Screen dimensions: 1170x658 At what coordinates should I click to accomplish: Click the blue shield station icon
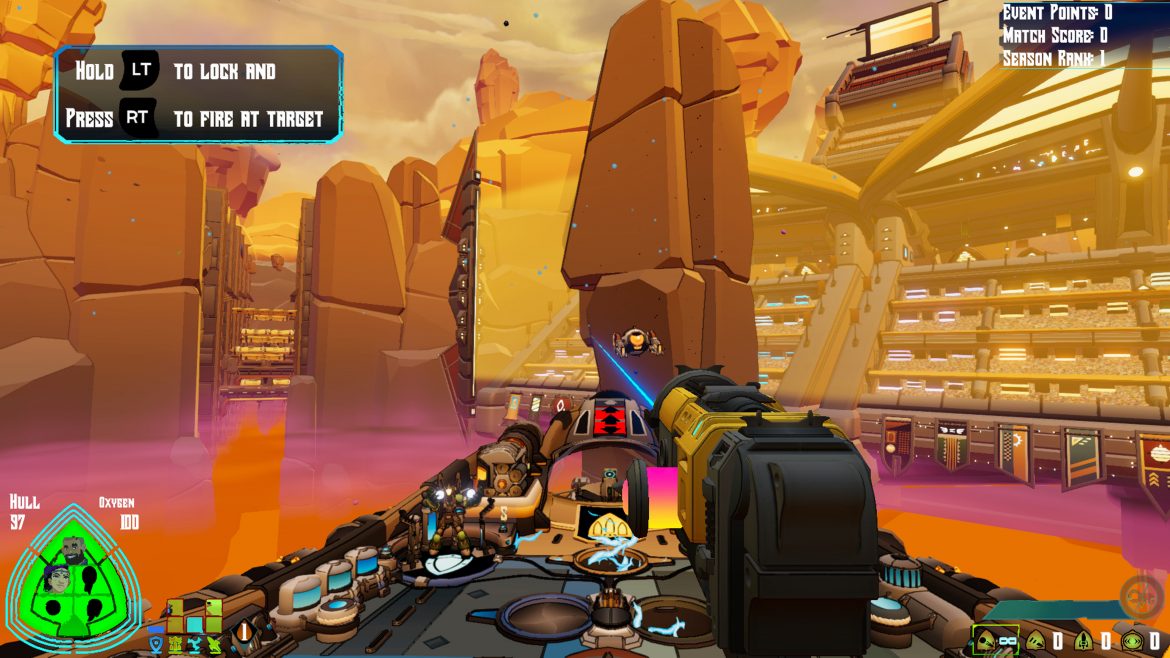(156, 642)
